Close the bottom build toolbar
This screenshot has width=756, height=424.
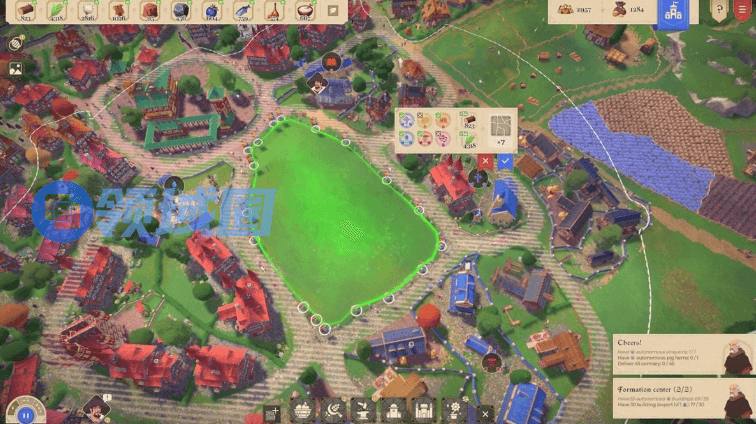[485, 412]
